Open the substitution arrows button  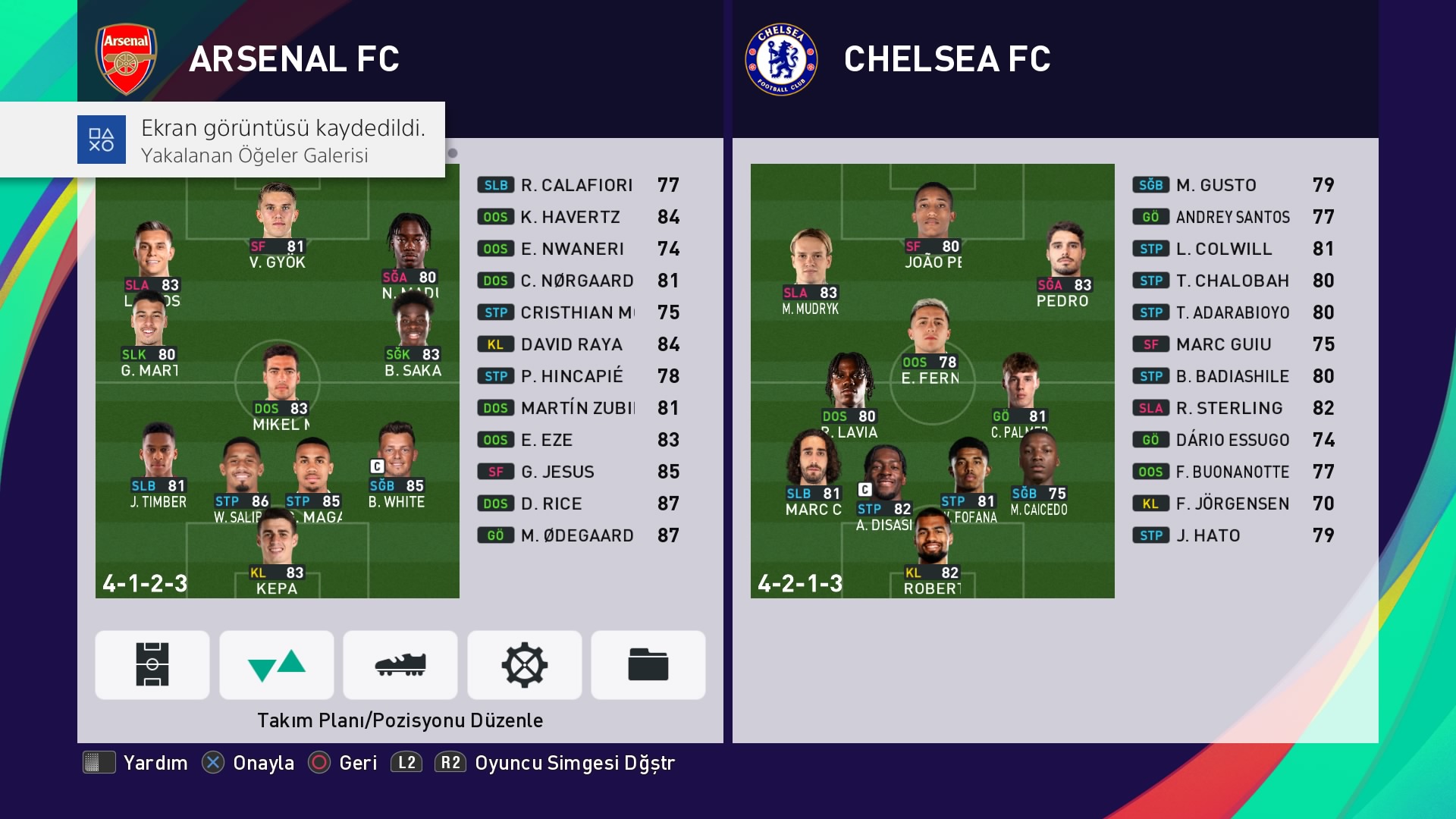[x=277, y=665]
